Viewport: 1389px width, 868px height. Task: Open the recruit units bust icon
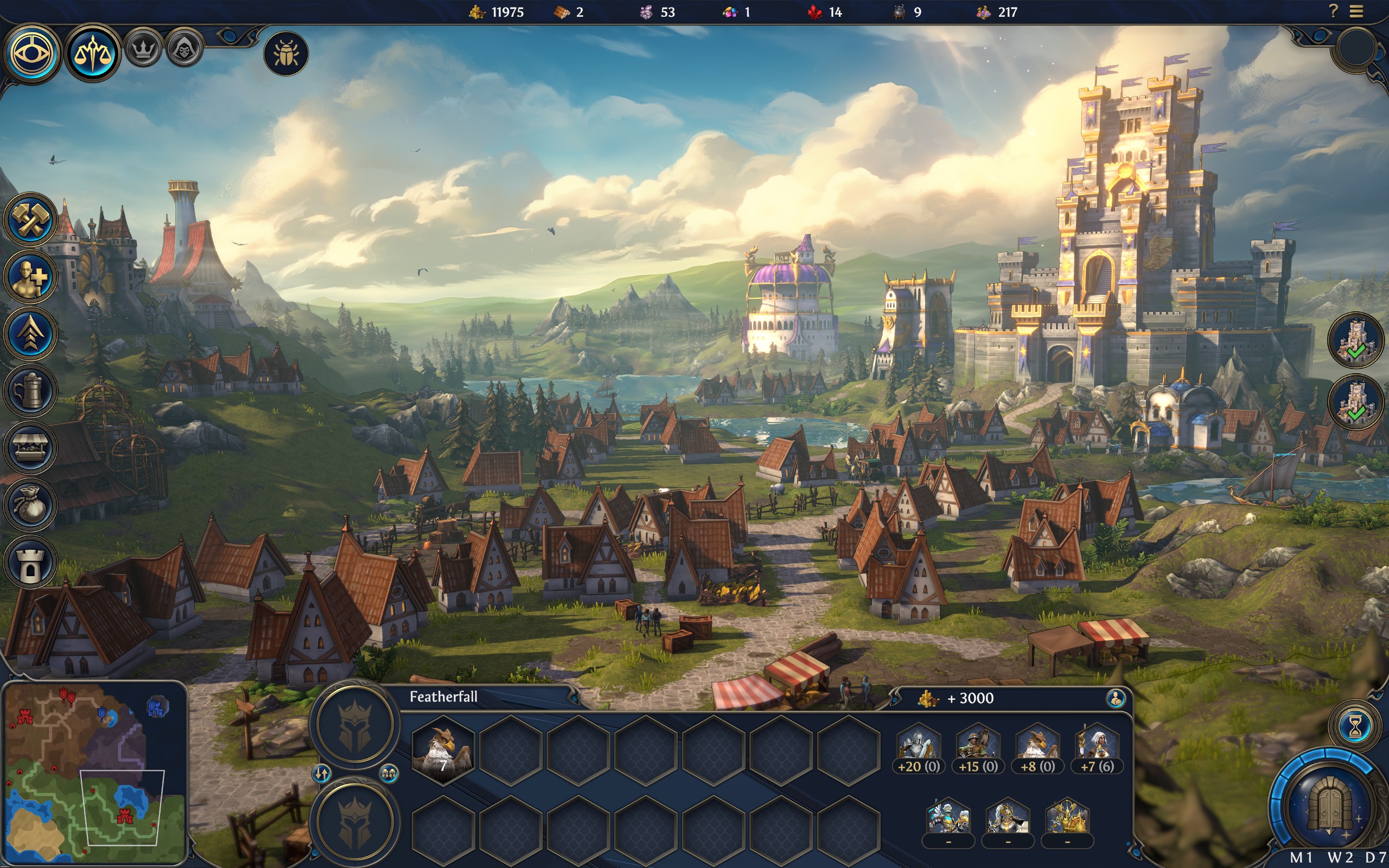30,277
